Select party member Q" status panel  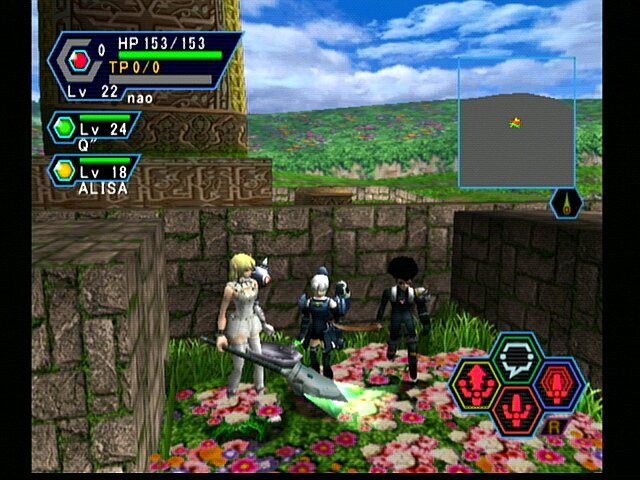tap(93, 129)
